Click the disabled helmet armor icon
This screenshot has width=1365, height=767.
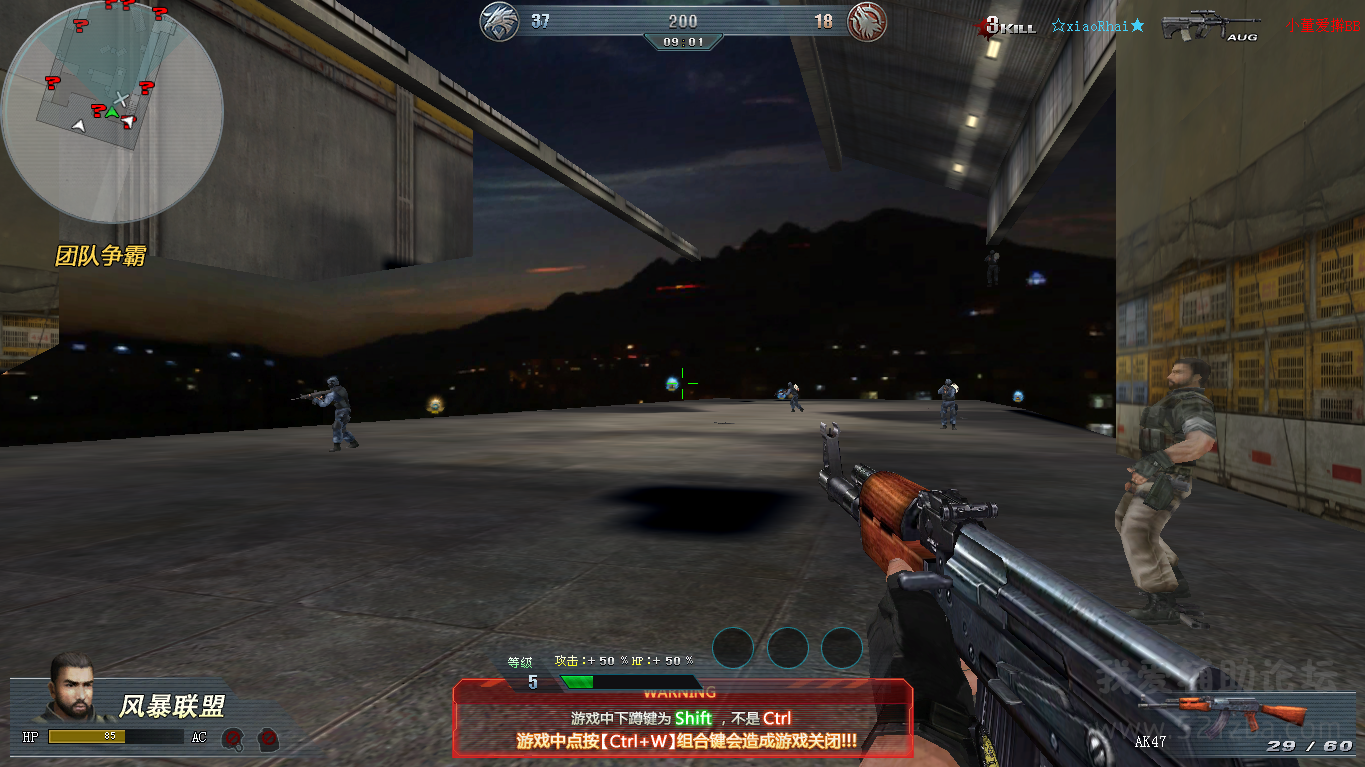(233, 739)
